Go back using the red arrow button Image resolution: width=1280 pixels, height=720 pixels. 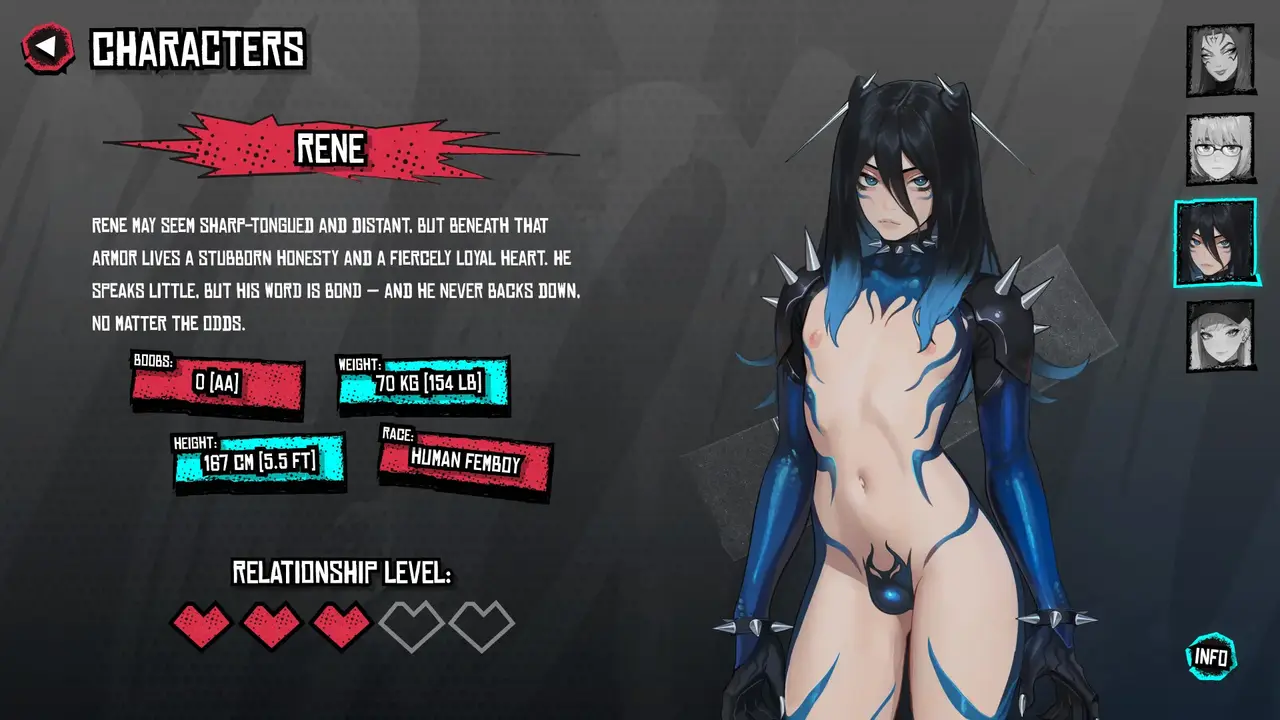[48, 48]
